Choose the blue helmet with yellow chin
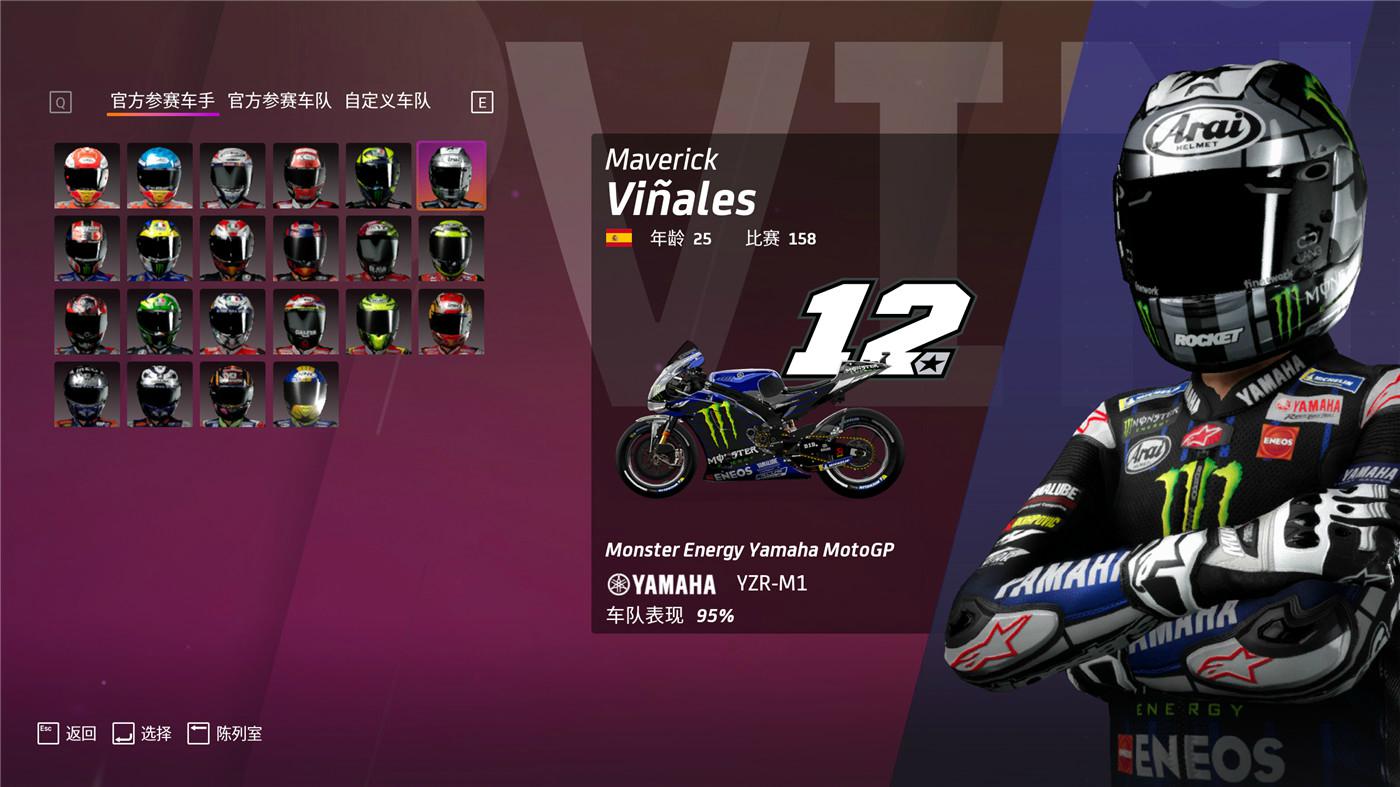The height and width of the screenshot is (787, 1400). [x=306, y=395]
